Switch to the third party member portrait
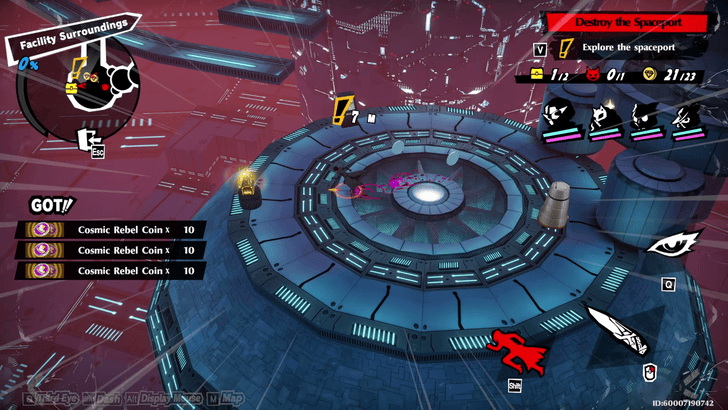The height and width of the screenshot is (410, 728). click(644, 120)
